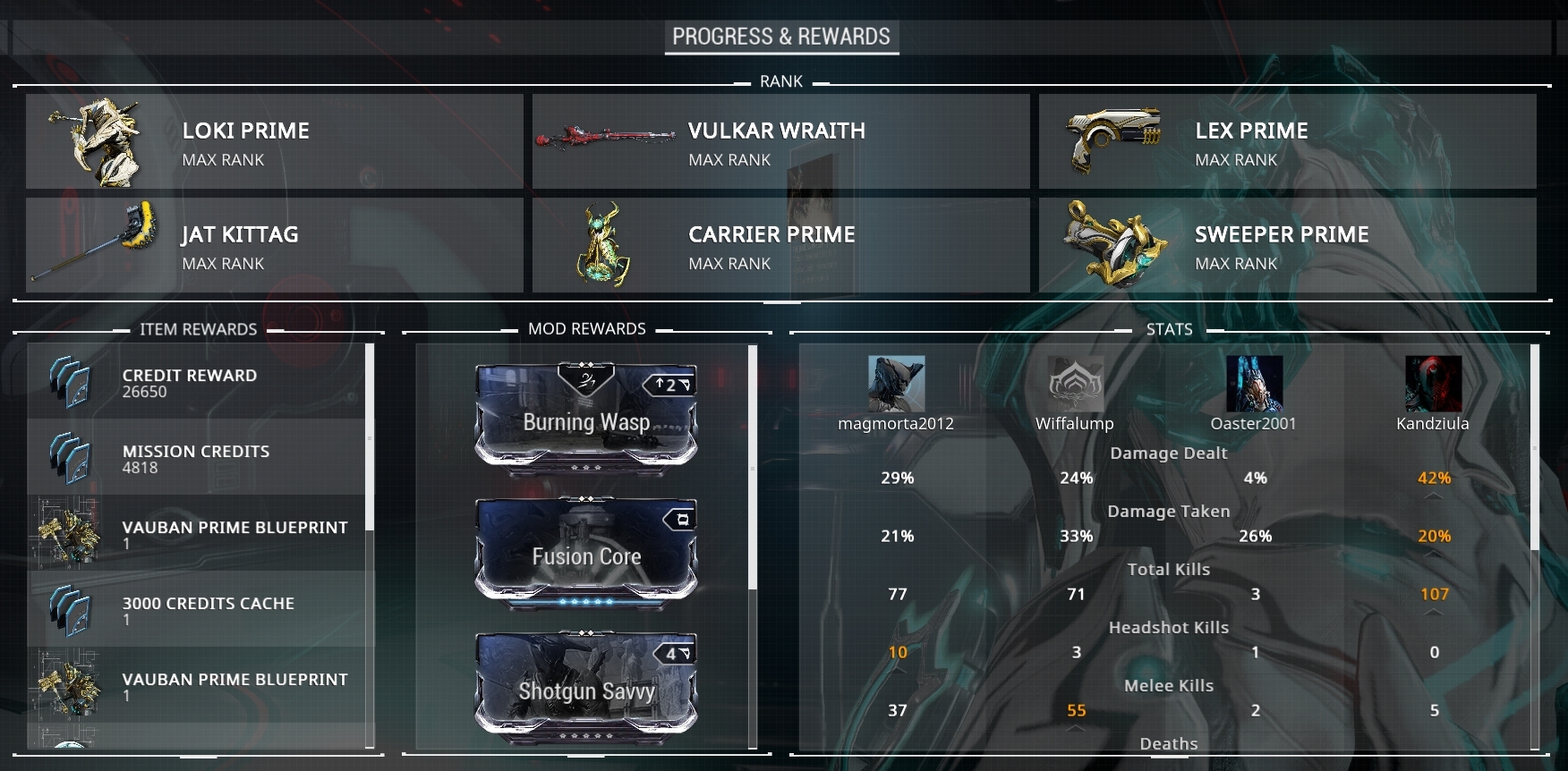Open Kandziula's player avatar

(1433, 384)
